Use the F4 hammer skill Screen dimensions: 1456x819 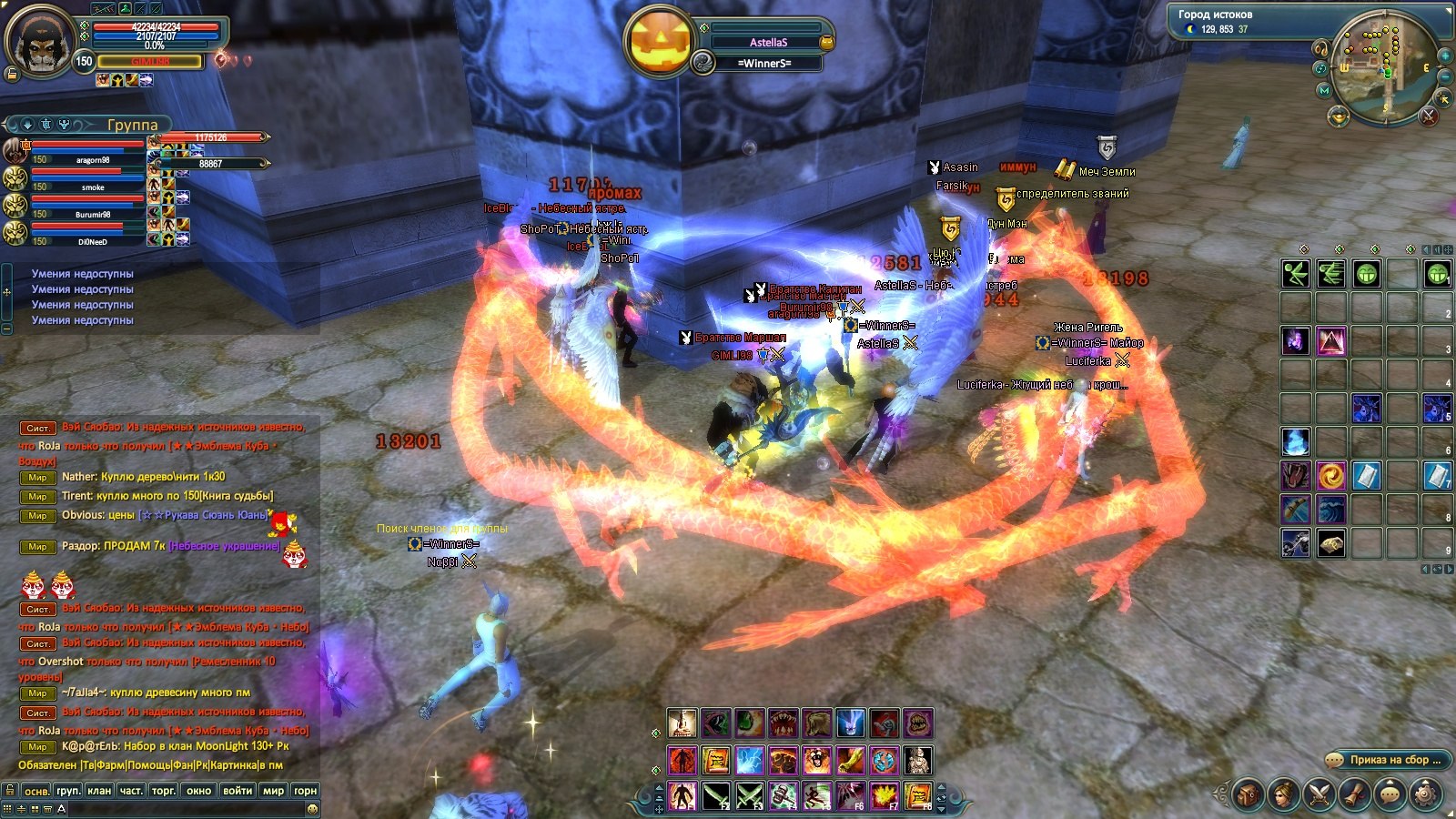(x=784, y=795)
